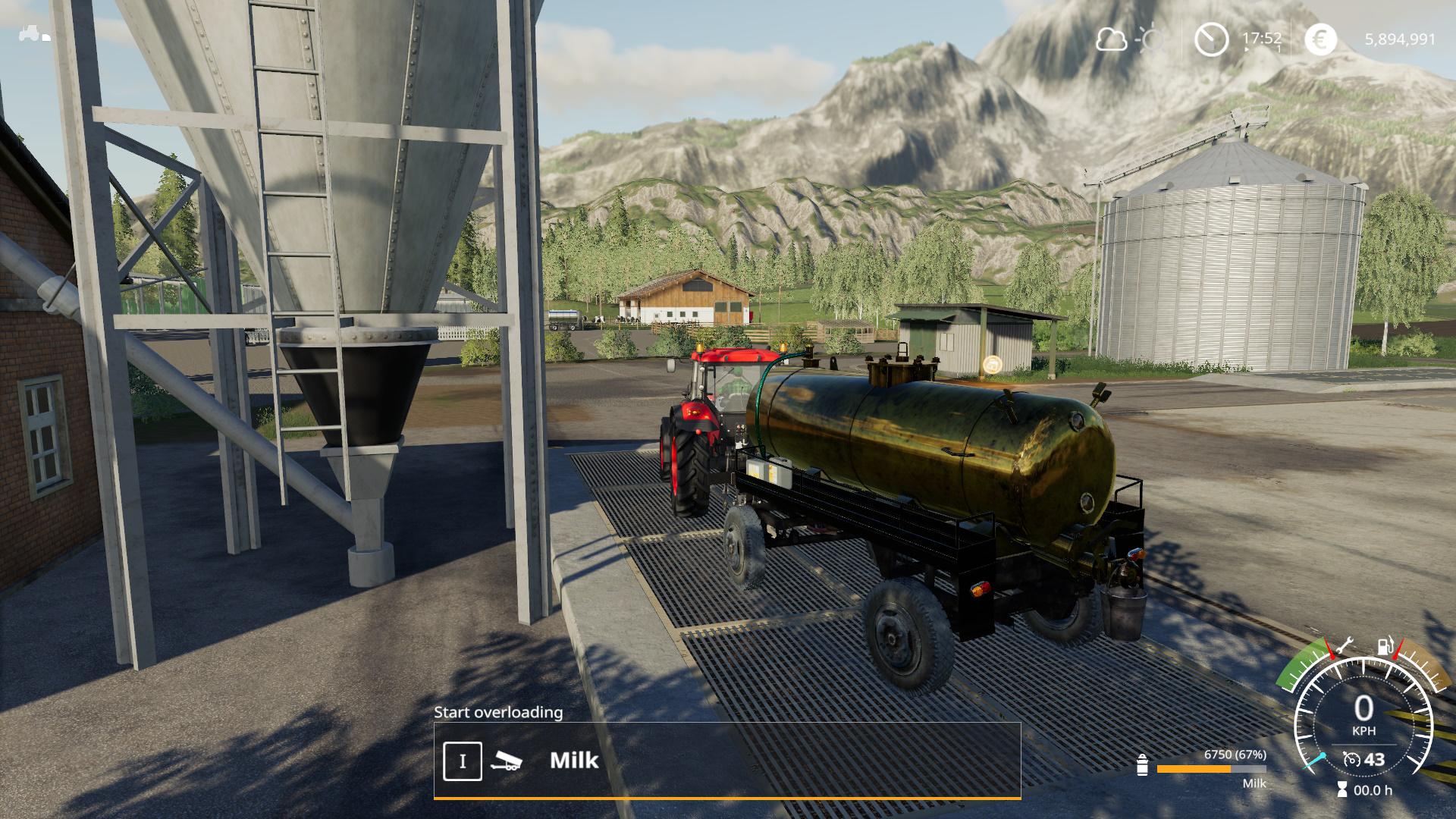Click the game clock icon
1456x819 pixels.
(1211, 39)
